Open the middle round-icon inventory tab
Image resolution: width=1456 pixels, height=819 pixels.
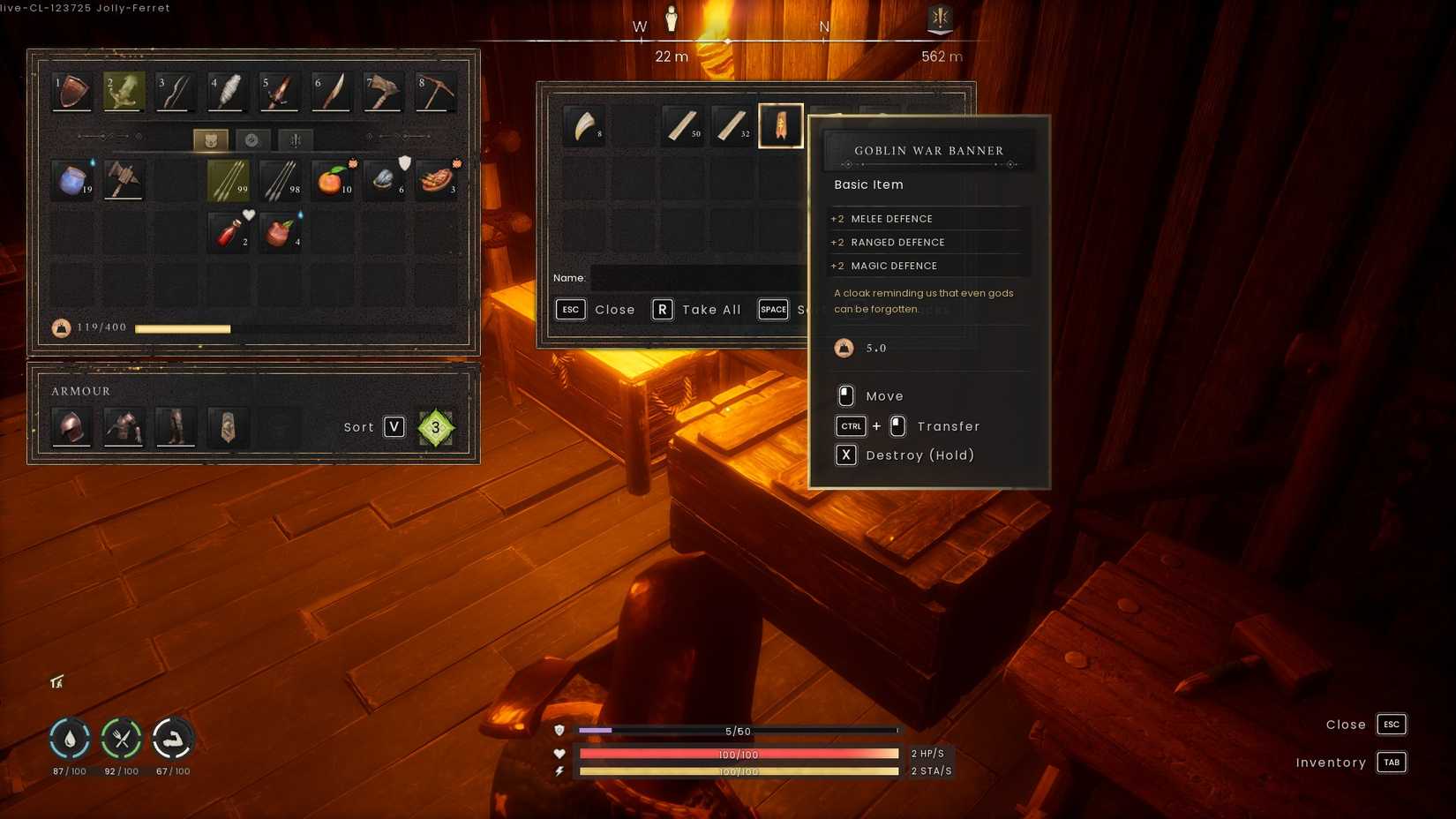(252, 140)
